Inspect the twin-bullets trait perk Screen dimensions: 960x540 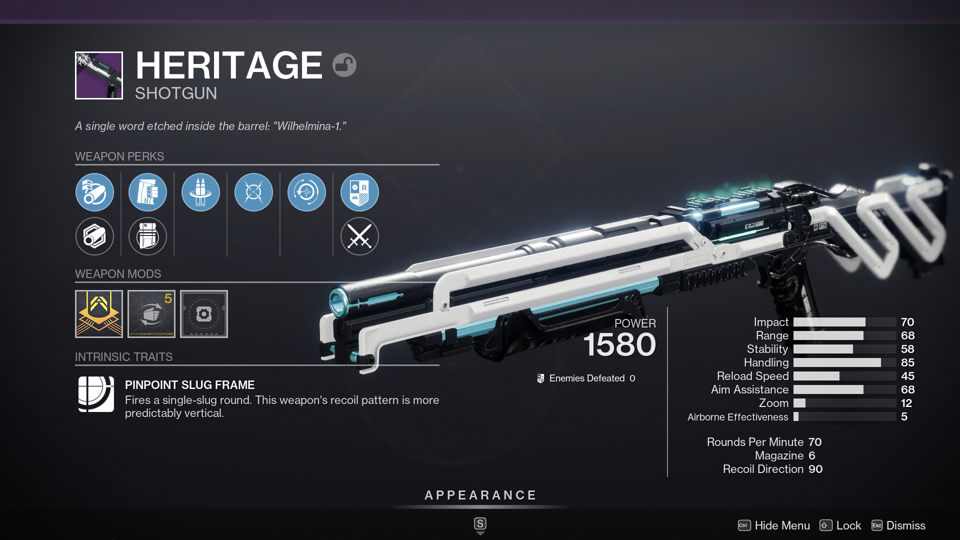tap(201, 192)
